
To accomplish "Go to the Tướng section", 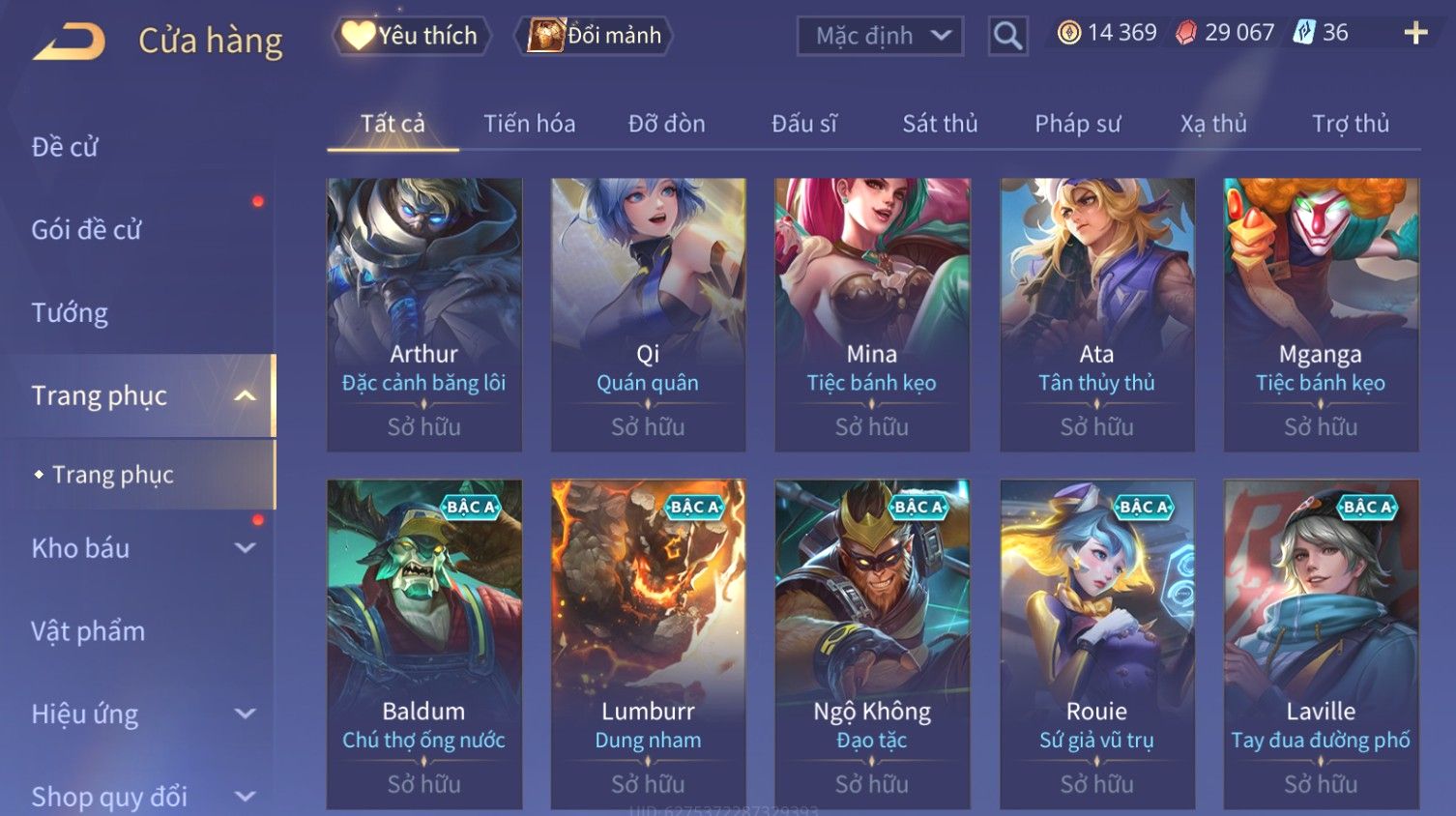I will coord(70,313).
